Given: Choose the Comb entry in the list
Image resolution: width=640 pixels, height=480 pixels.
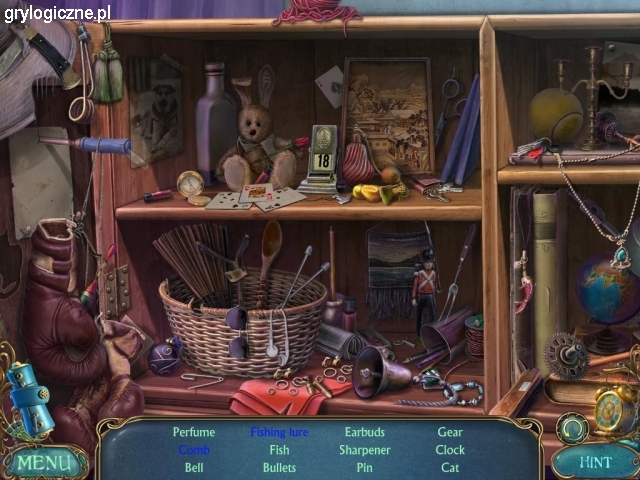Looking at the screenshot, I should point(194,450).
